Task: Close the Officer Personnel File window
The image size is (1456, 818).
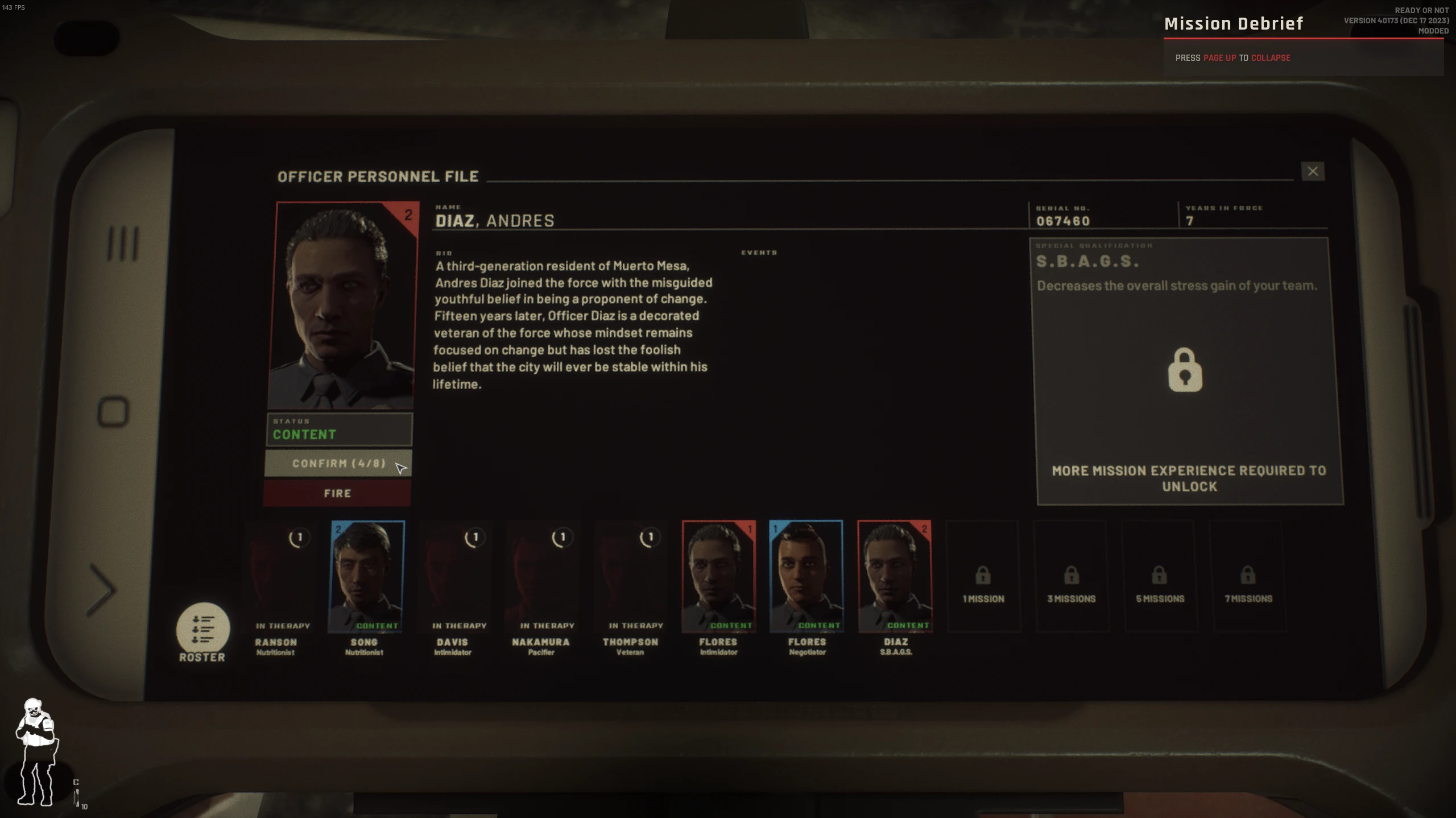Action: [1312, 172]
